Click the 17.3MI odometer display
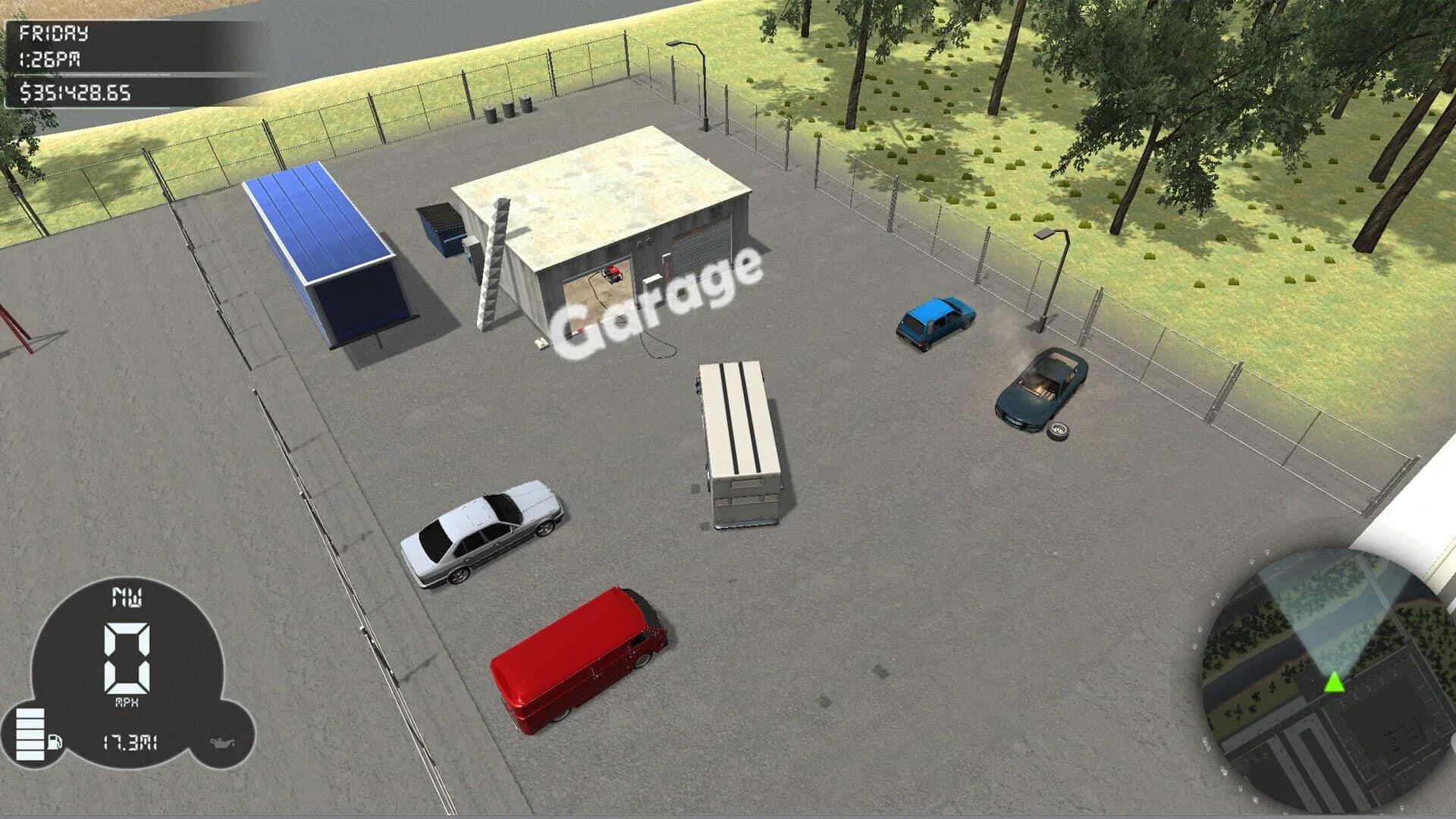1456x819 pixels. click(129, 741)
